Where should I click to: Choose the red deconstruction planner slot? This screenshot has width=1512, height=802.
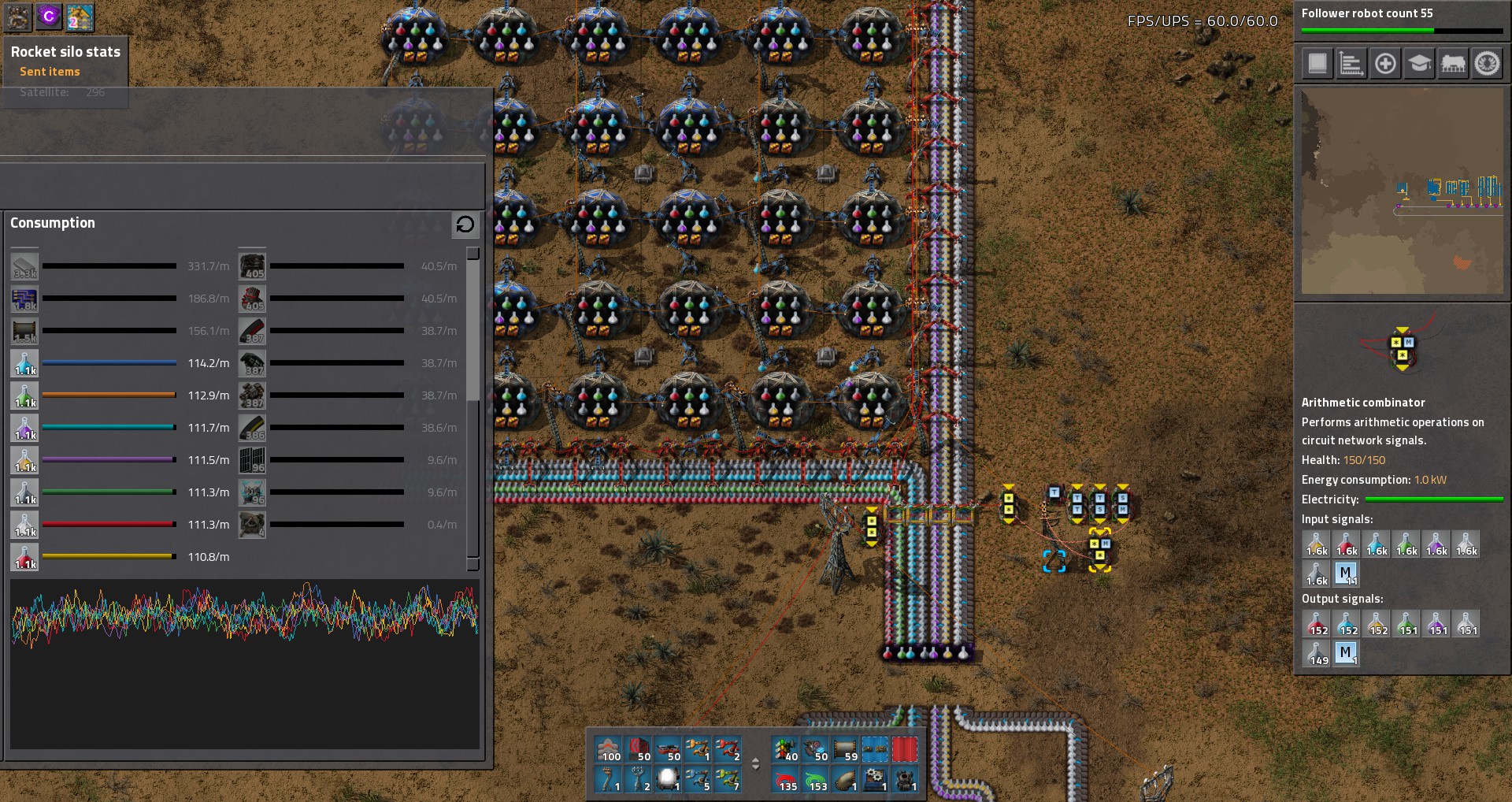(905, 749)
